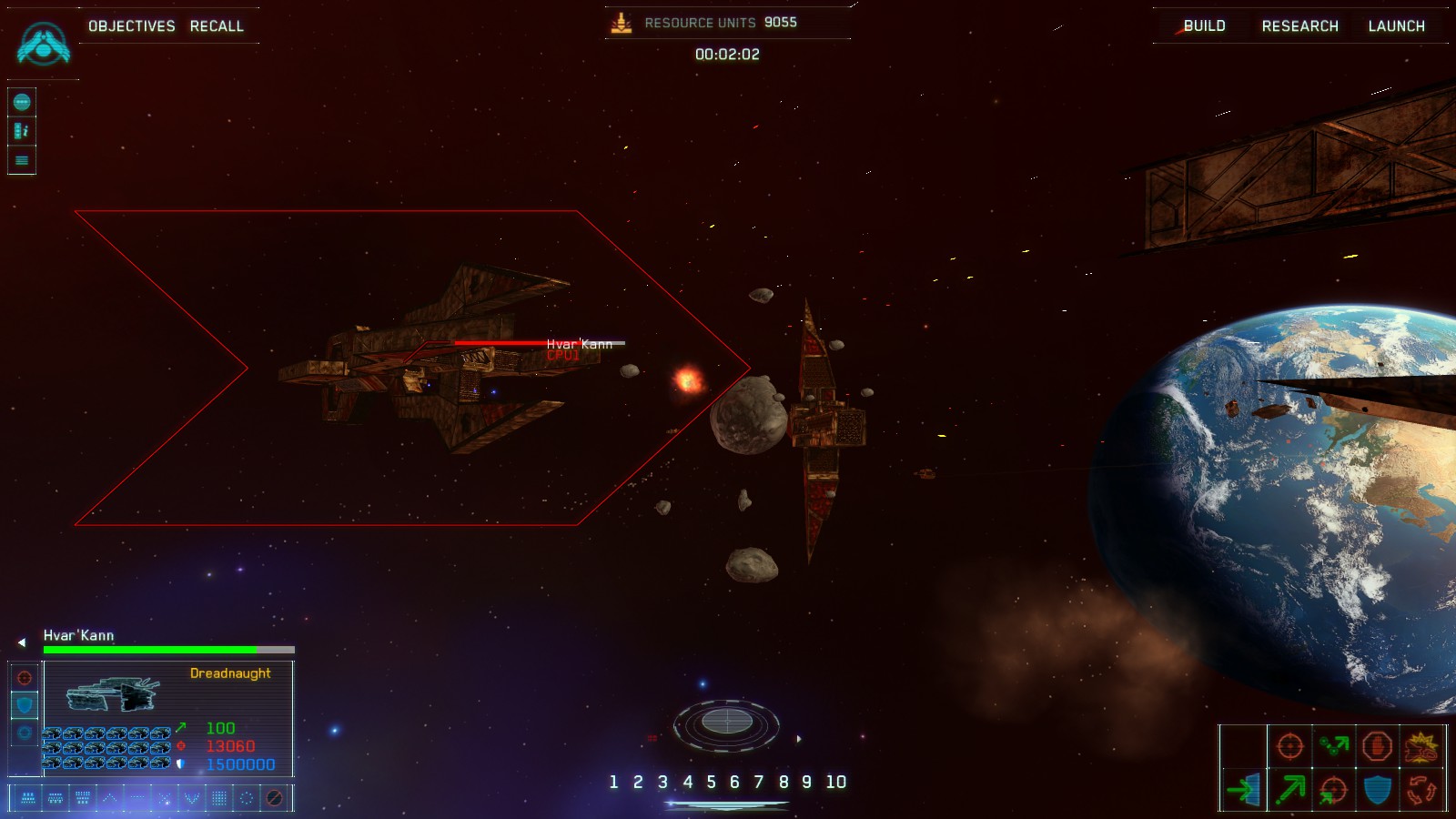Click the faction emblem icon
1456x819 pixels.
tap(43, 44)
